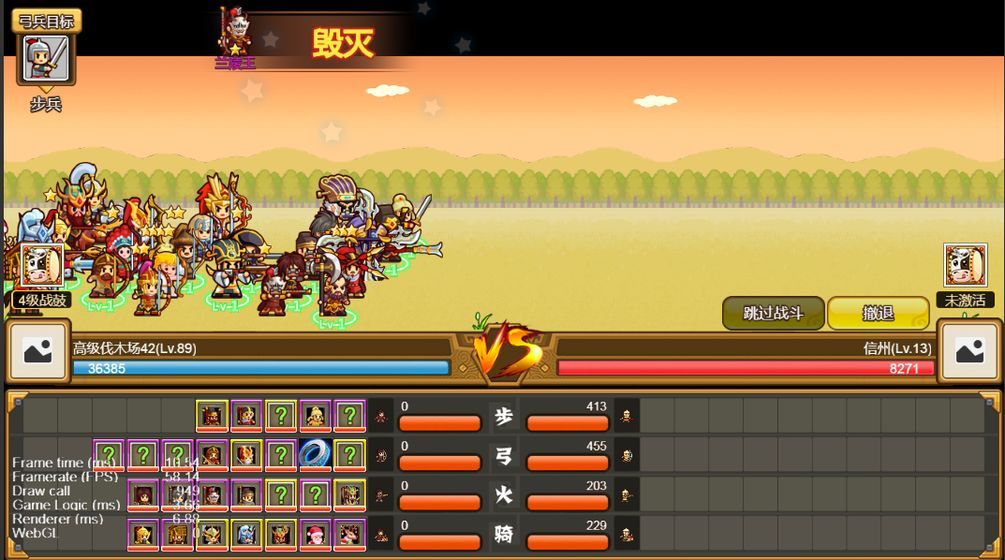Screen dimensions: 1005x560
Task: Open the 高级伐木场42 player avatar
Action: coord(38,351)
